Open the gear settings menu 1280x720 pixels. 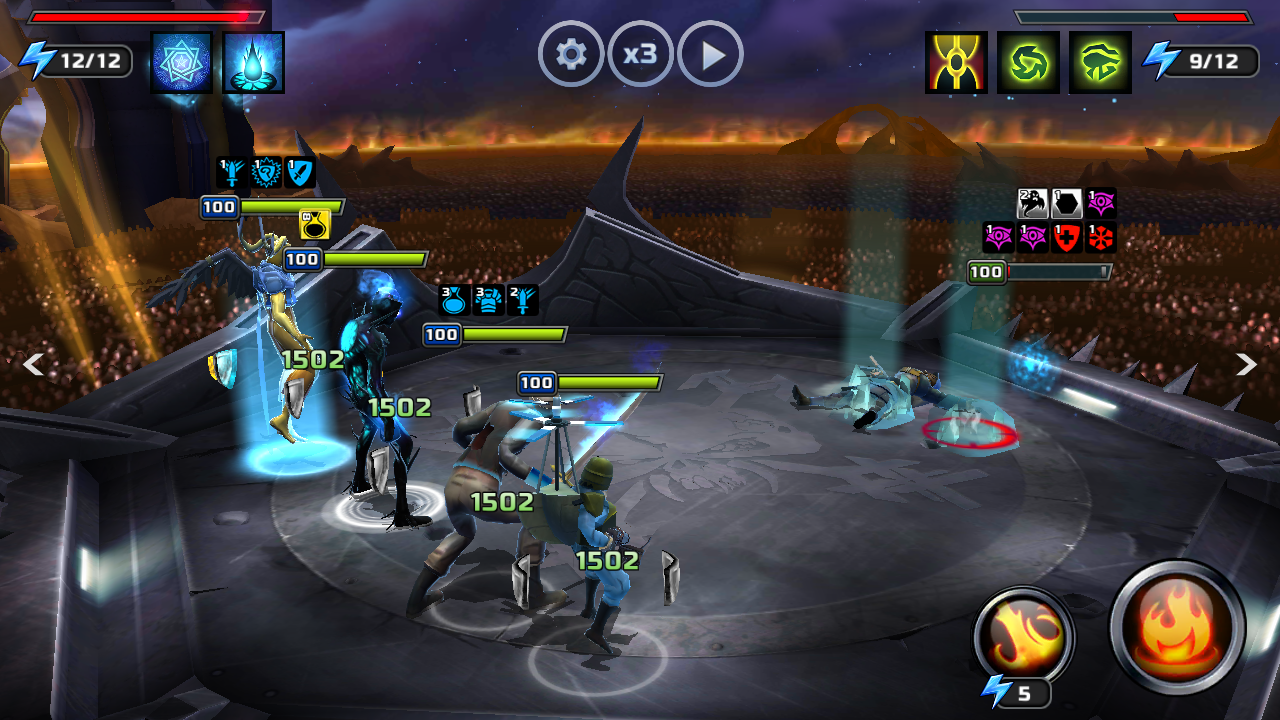[571, 54]
